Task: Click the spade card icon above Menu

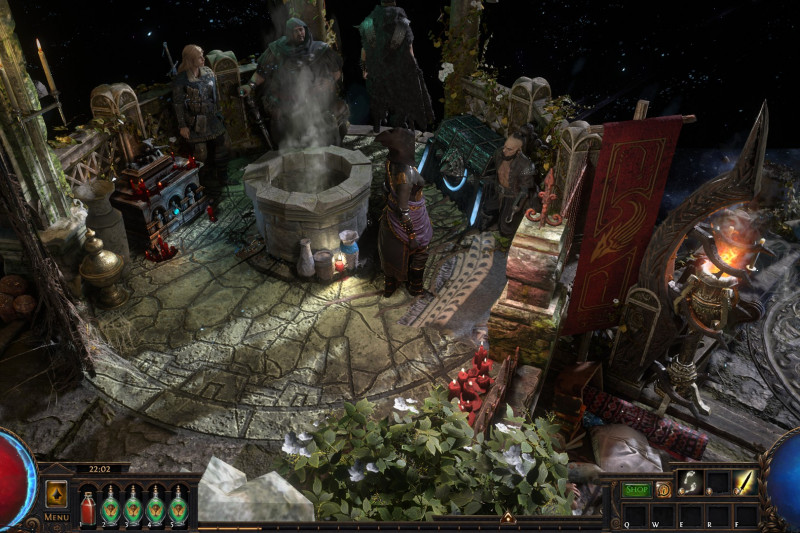Action: pyautogui.click(x=56, y=494)
